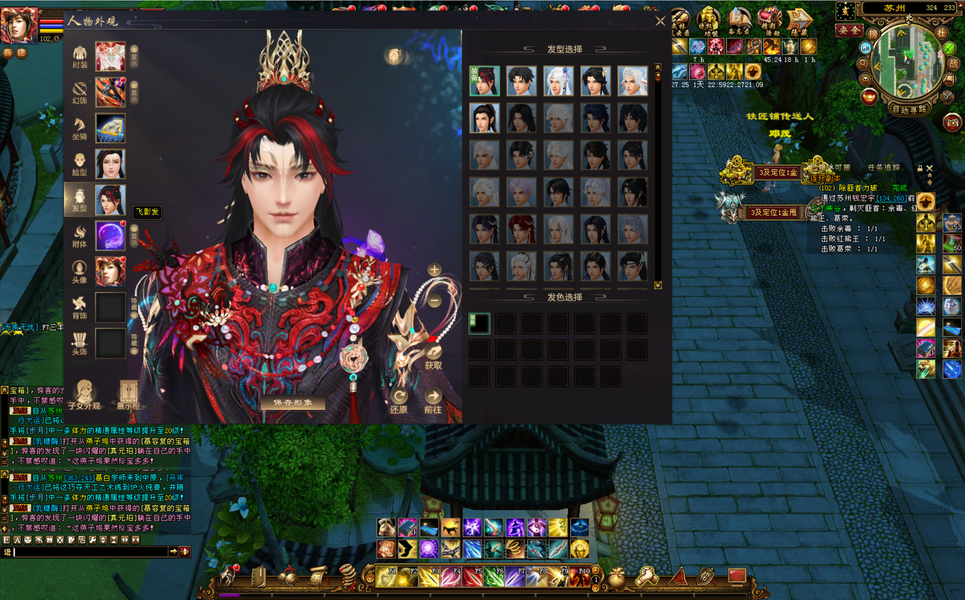Image resolution: width=965 pixels, height=600 pixels.
Task: Close the 人物外观 appearance window
Action: (x=660, y=21)
